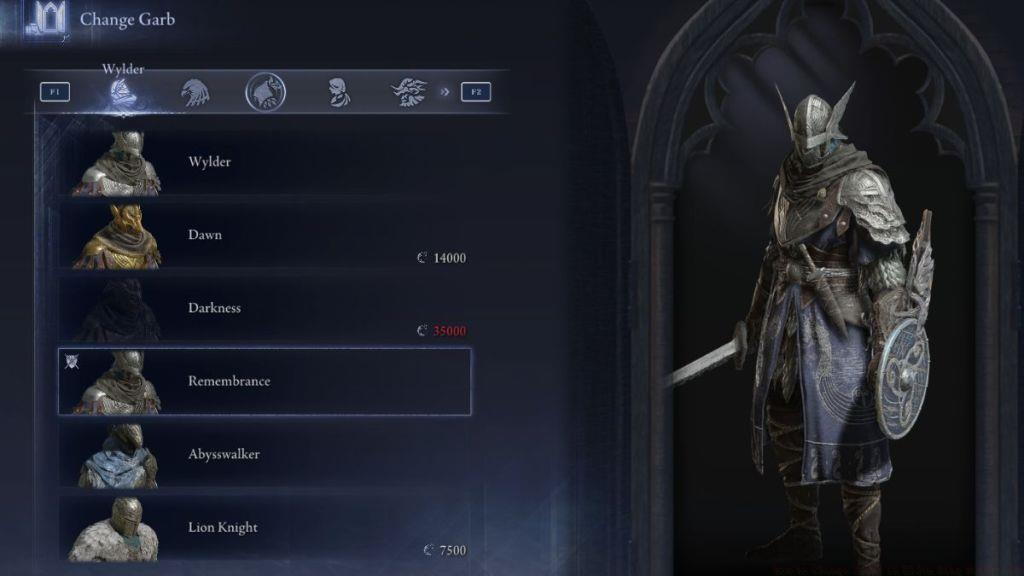
Task: Switch to the Wylder character tab
Action: coord(124,92)
